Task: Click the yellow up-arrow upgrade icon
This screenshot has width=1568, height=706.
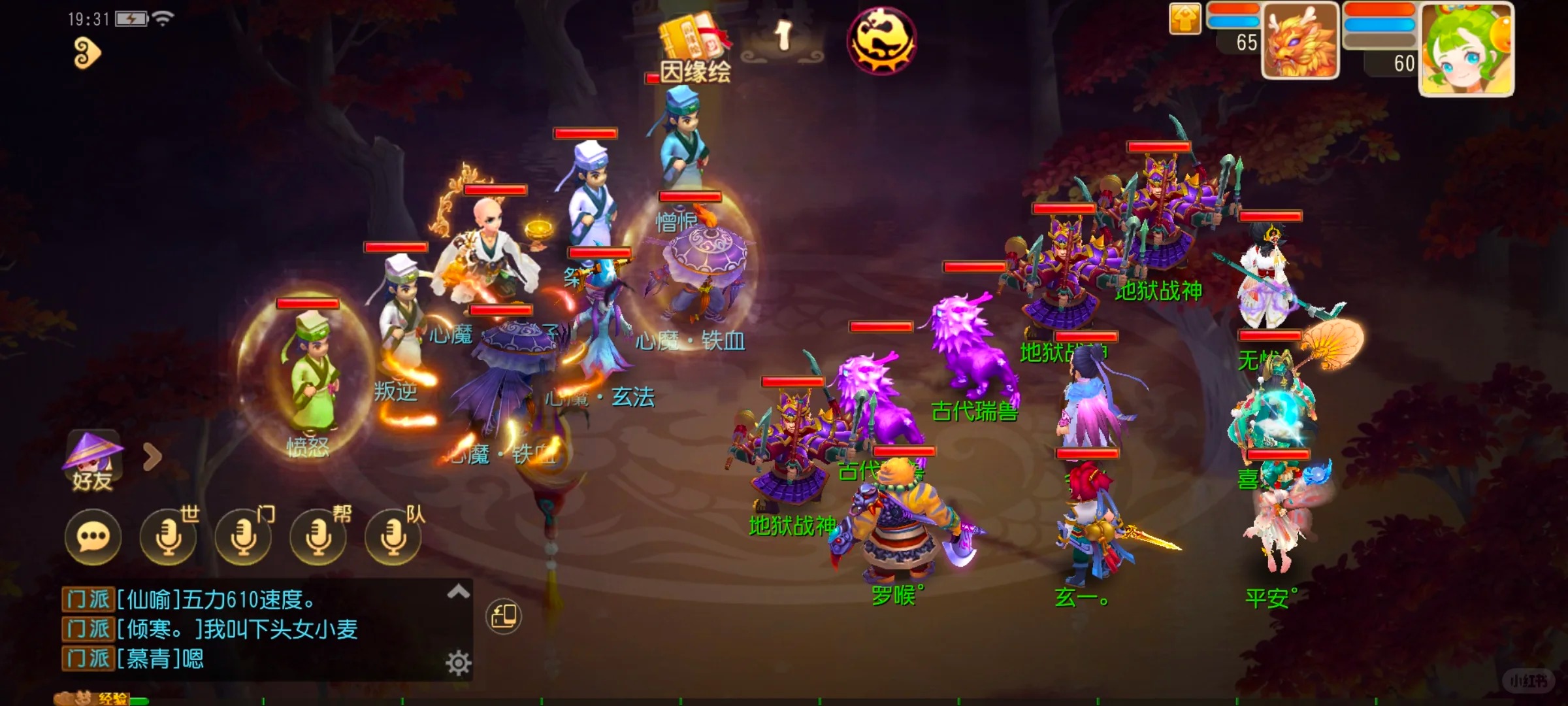Action: click(x=1185, y=18)
